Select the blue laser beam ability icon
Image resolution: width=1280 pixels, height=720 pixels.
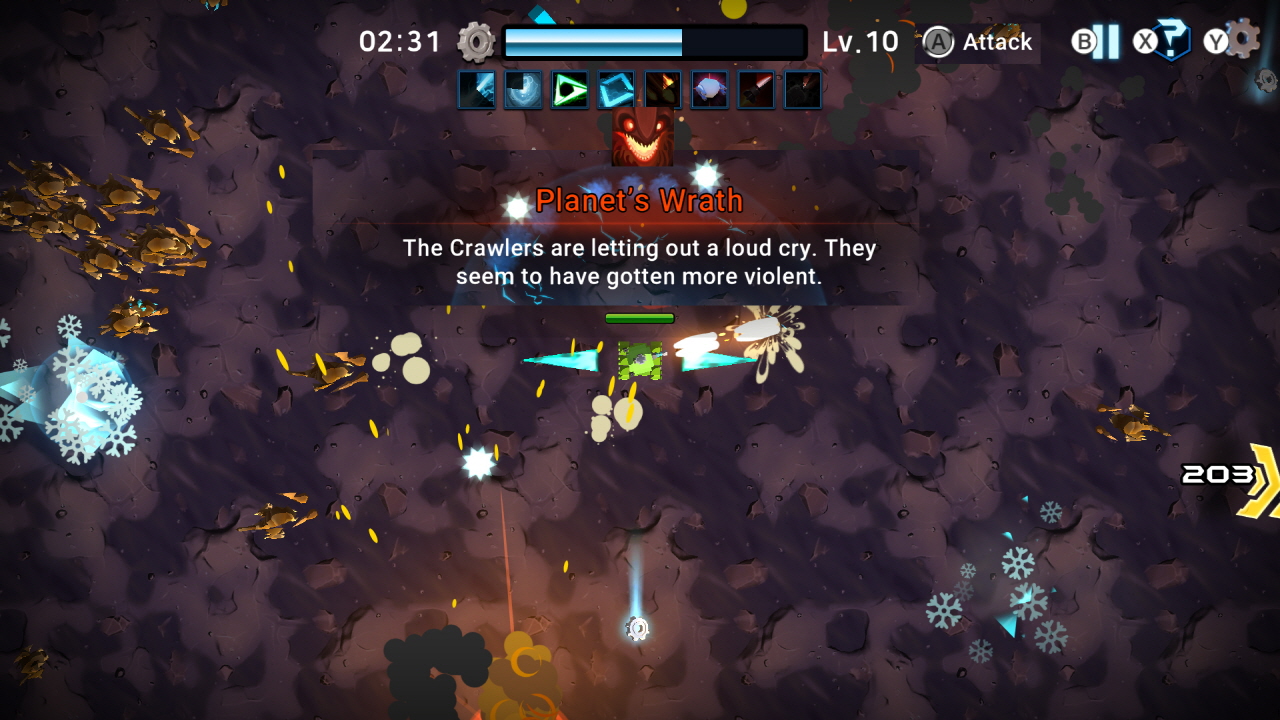[x=476, y=89]
